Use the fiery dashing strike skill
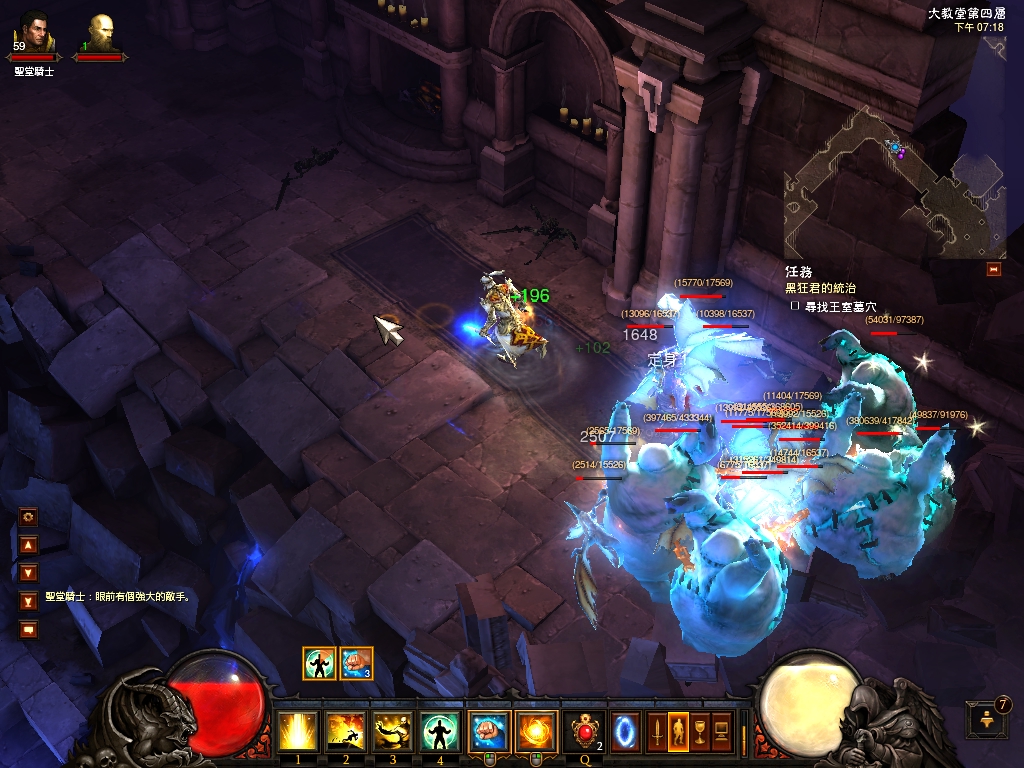The width and height of the screenshot is (1024, 768). 346,731
